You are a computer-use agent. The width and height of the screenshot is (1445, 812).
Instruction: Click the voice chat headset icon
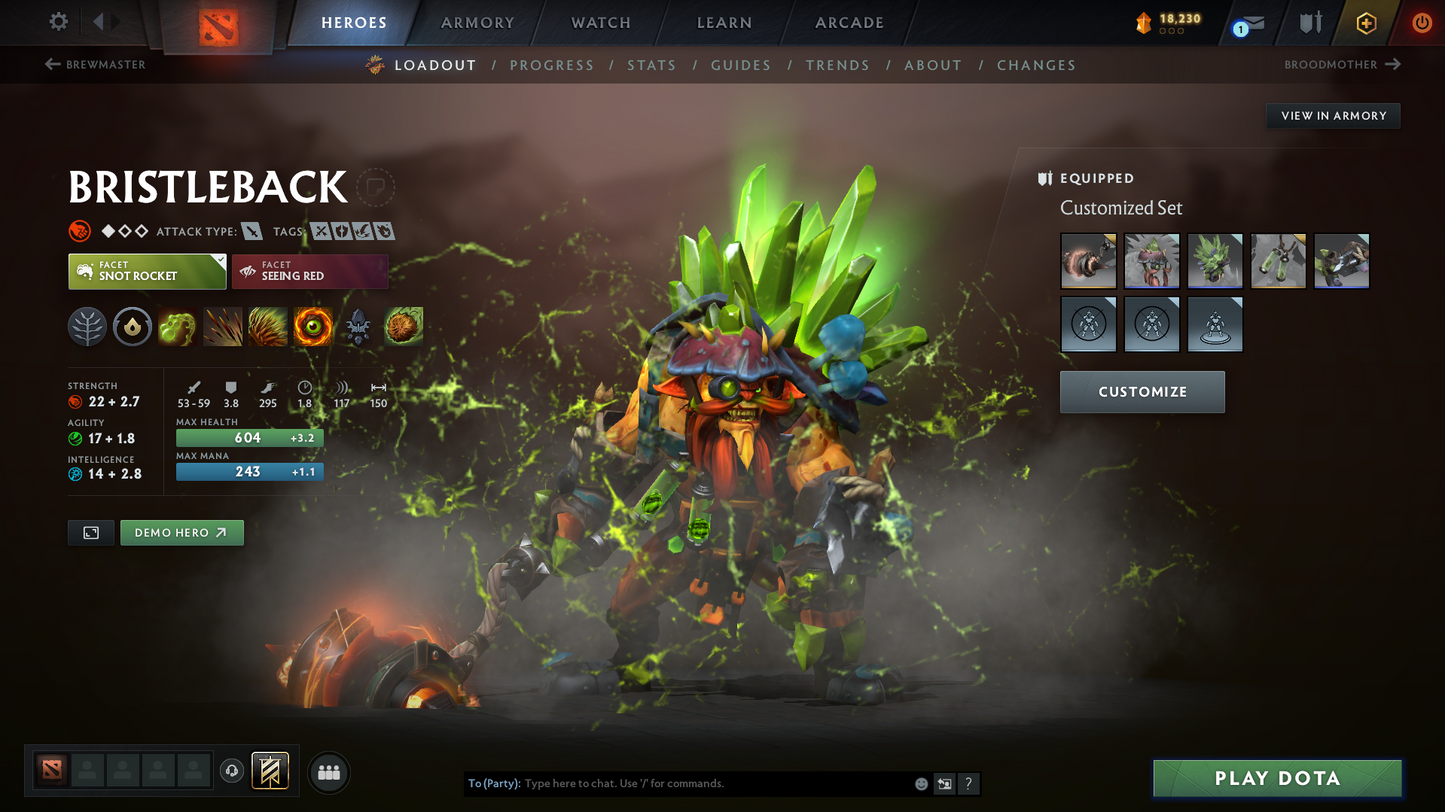point(230,770)
